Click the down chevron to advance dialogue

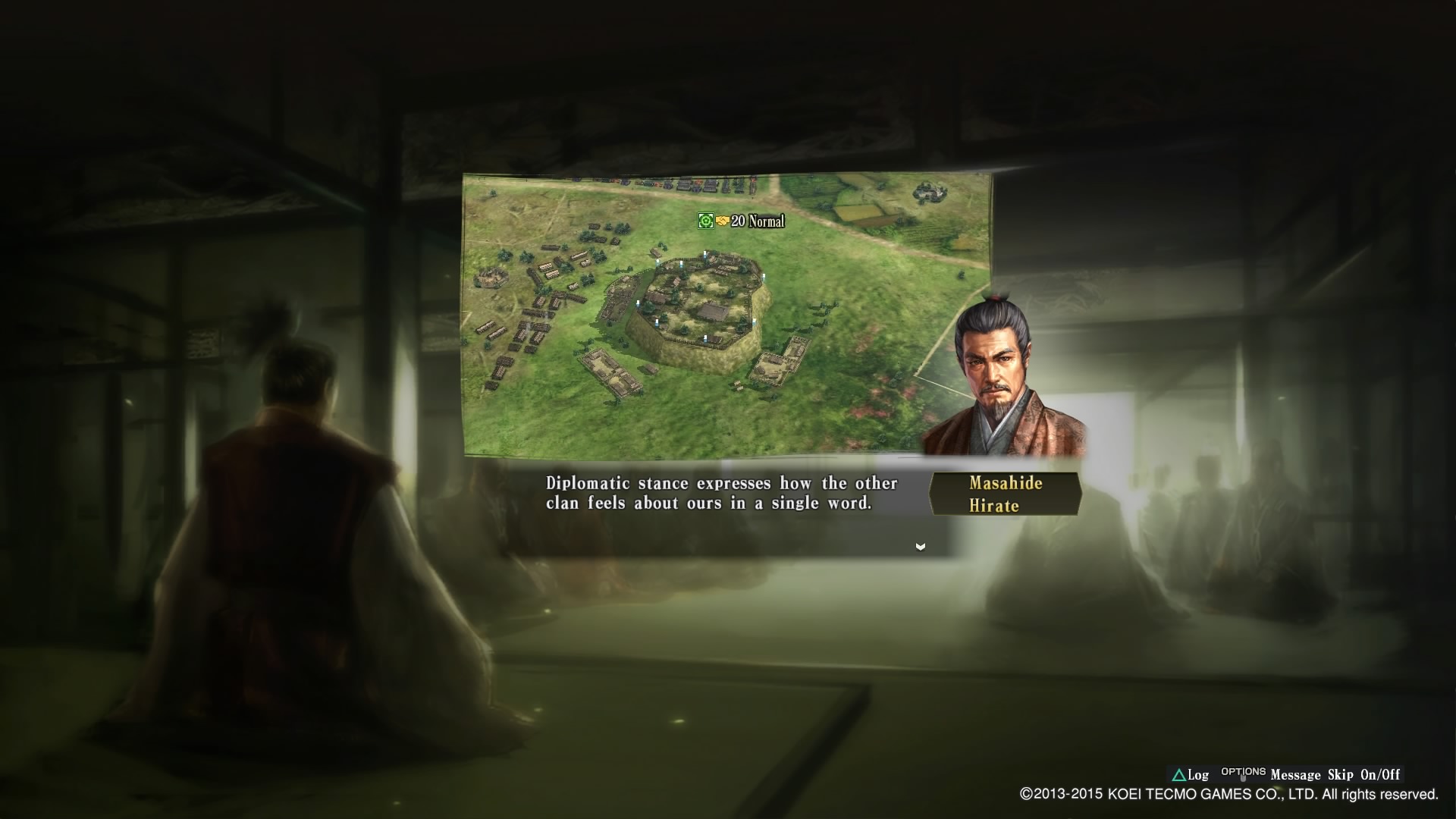click(x=920, y=545)
